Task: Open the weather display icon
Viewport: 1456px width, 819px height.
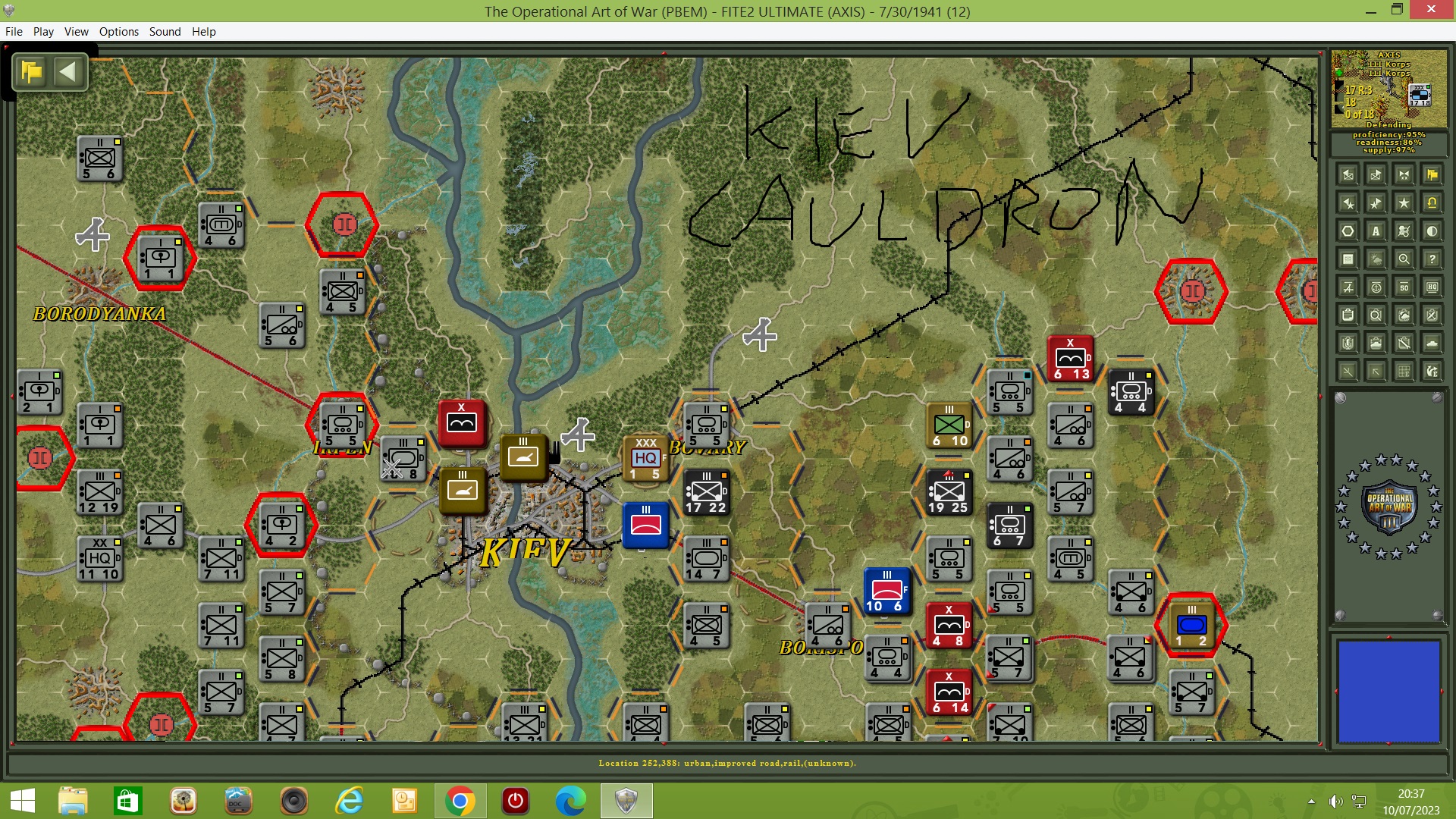Action: coord(1376,259)
